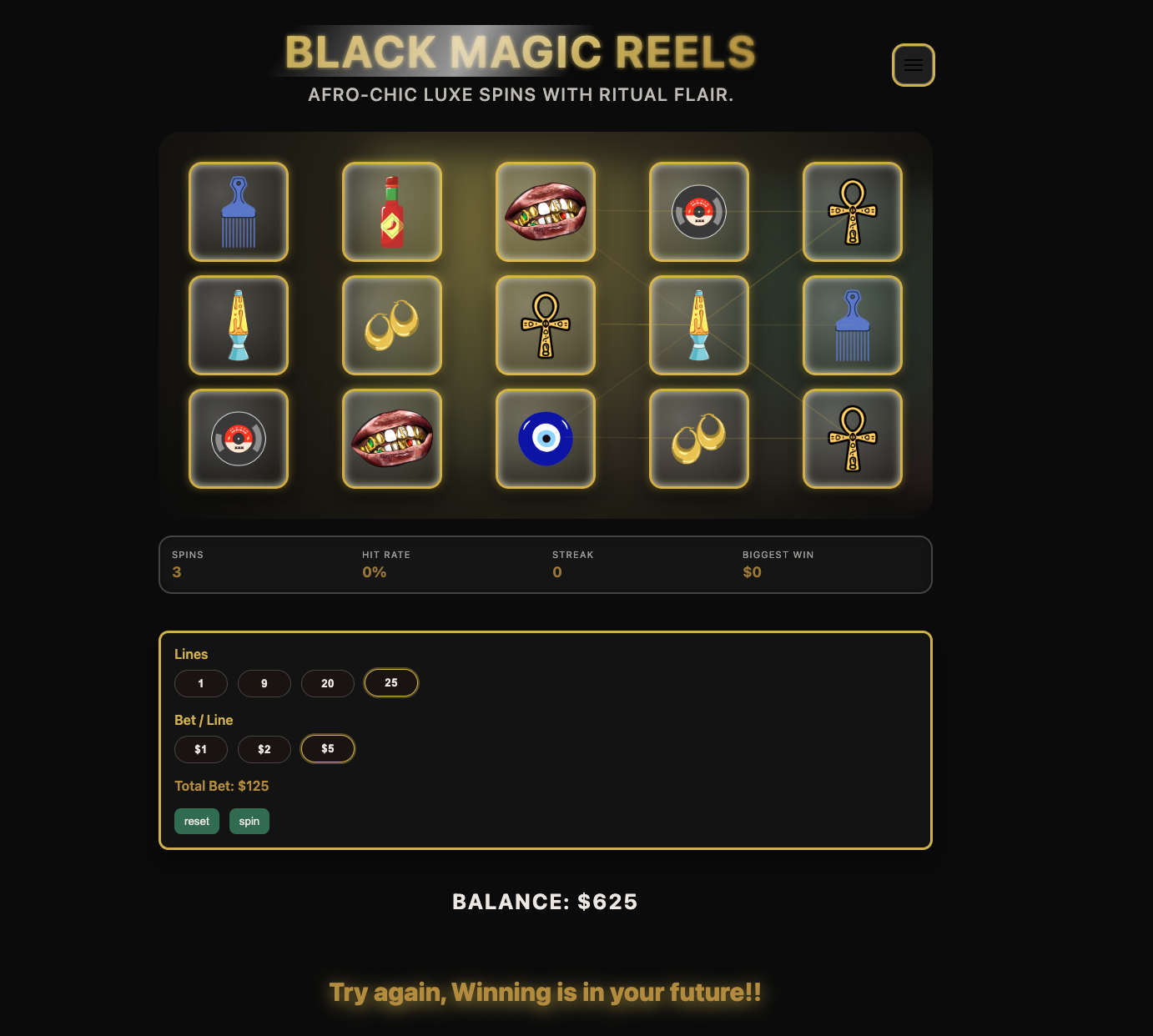
Task: Click the gold hoop earrings symbol in the middle row
Action: 392,325
